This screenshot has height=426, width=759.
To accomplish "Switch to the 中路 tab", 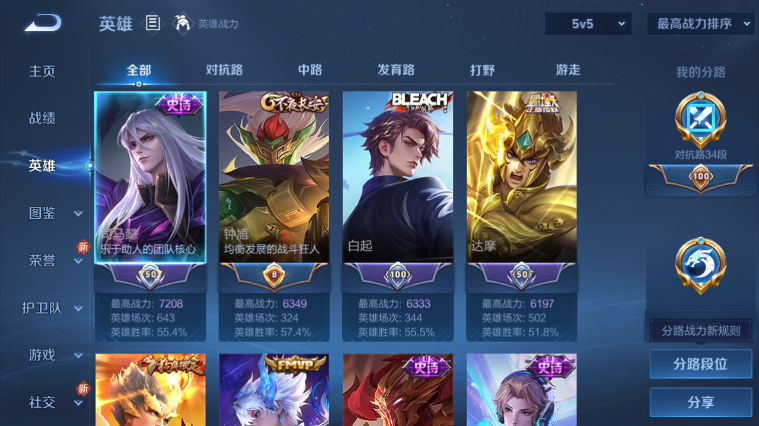I will click(310, 70).
